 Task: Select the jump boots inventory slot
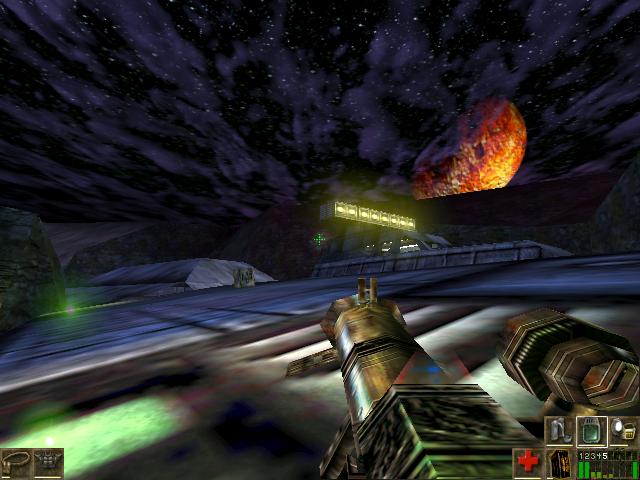559,431
